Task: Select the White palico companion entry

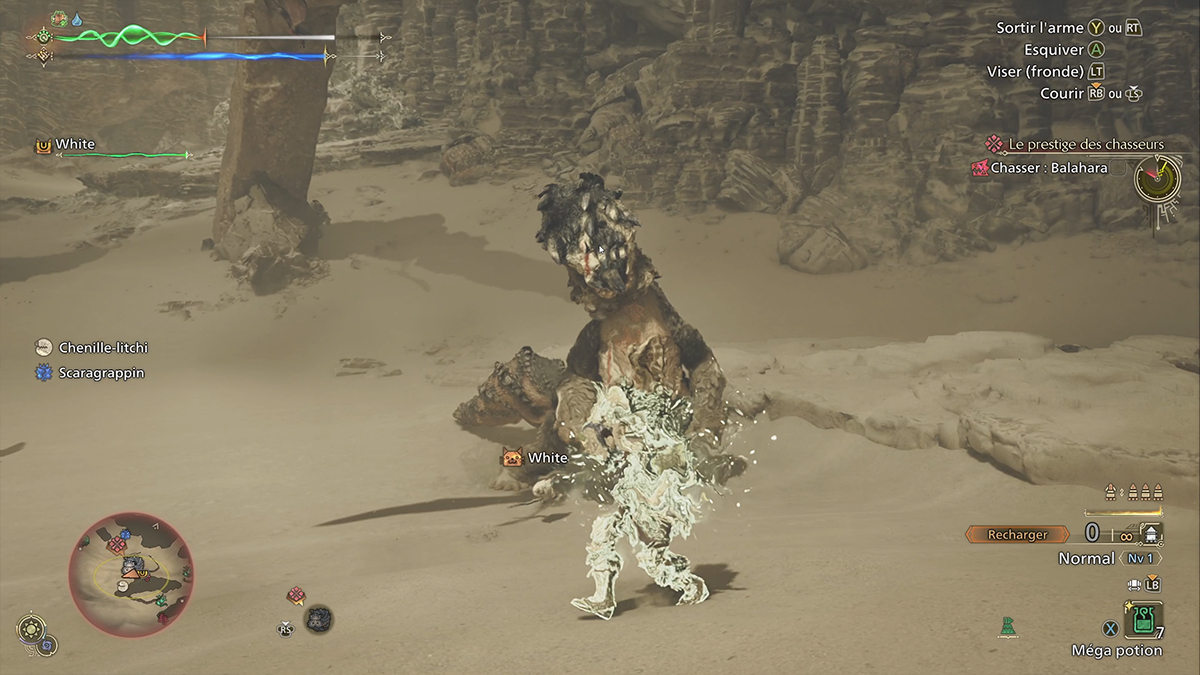Action: point(75,145)
